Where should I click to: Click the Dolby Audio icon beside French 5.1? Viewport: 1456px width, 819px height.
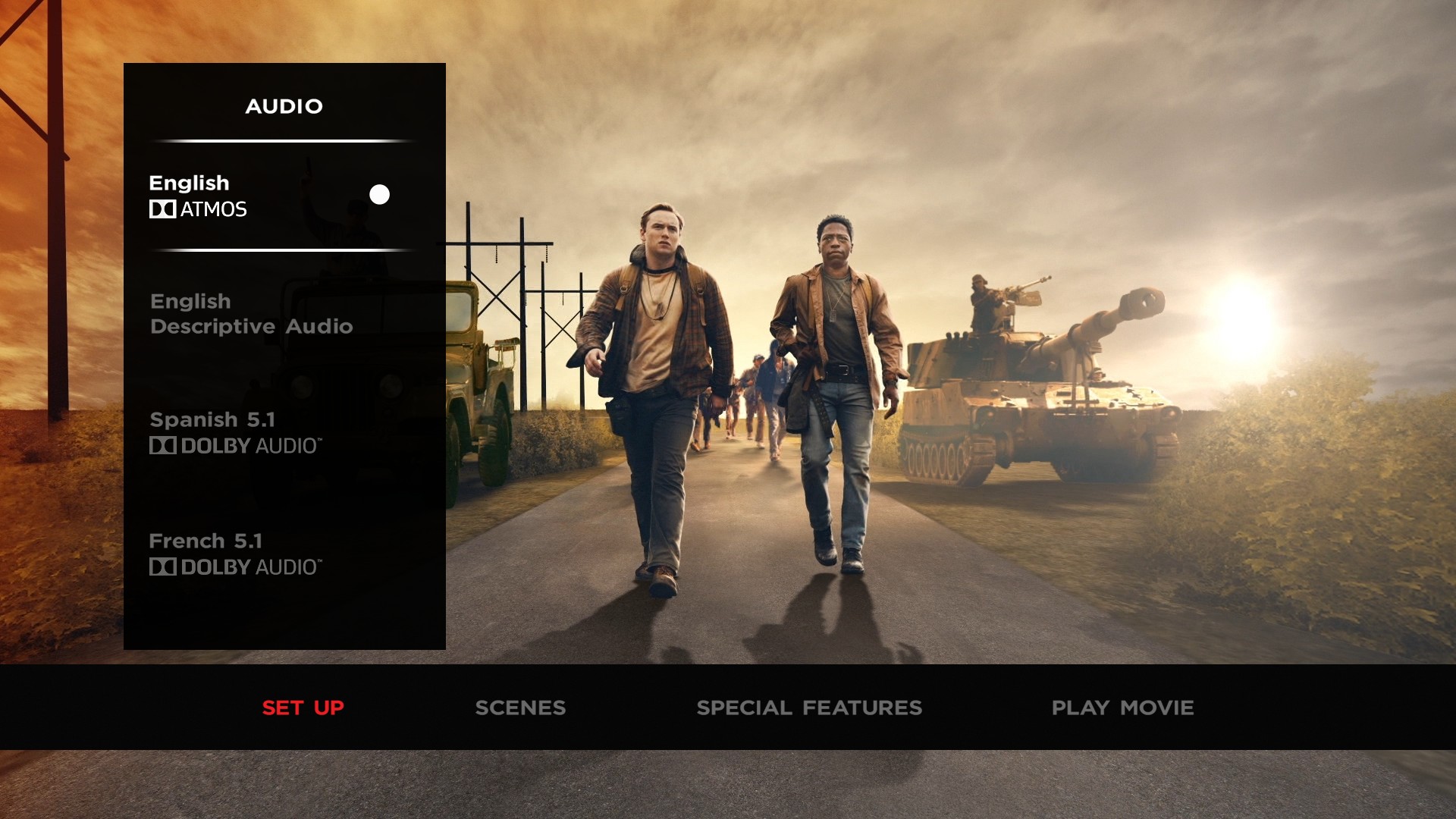162,567
